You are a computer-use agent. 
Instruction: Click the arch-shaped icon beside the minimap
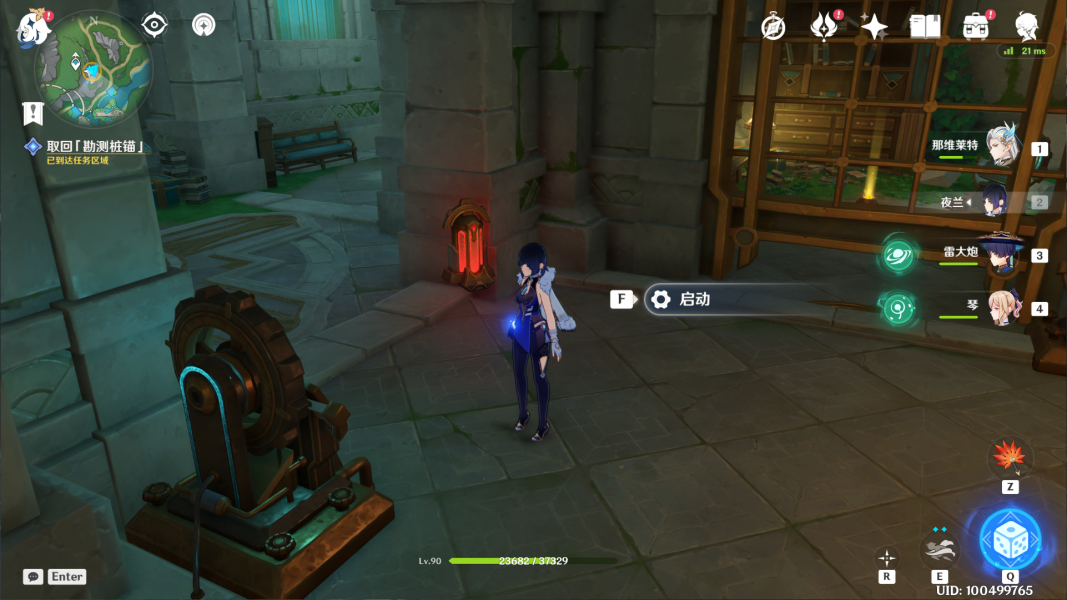[203, 25]
